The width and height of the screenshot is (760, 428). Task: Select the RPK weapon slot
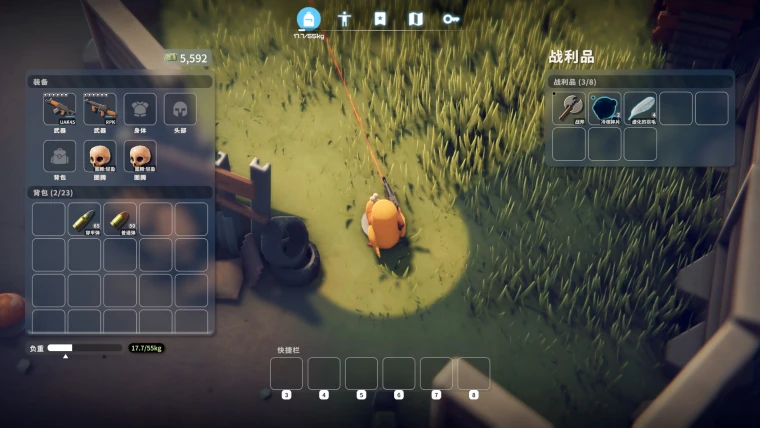point(100,109)
